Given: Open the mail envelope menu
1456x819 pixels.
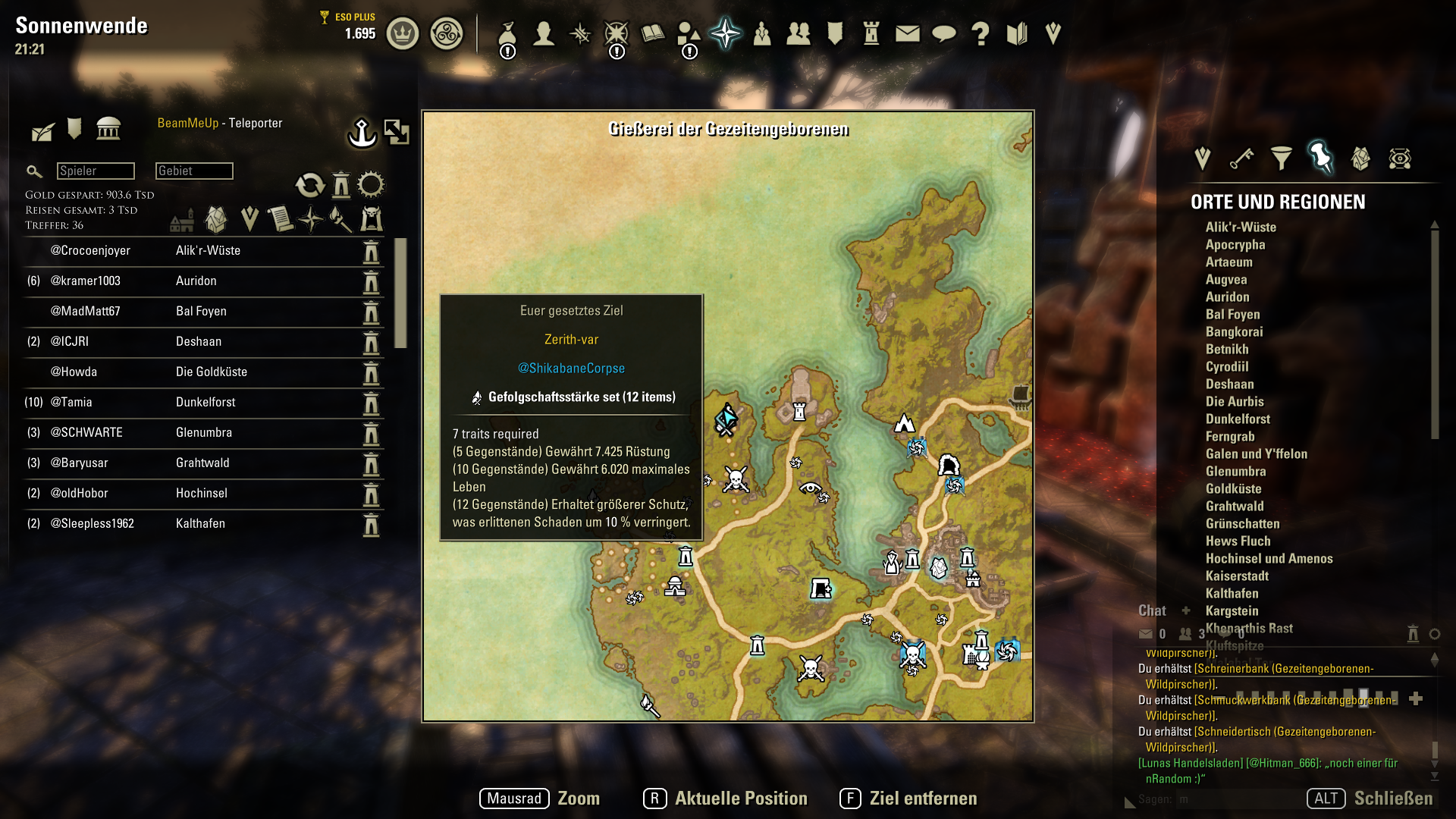Looking at the screenshot, I should coord(907,33).
